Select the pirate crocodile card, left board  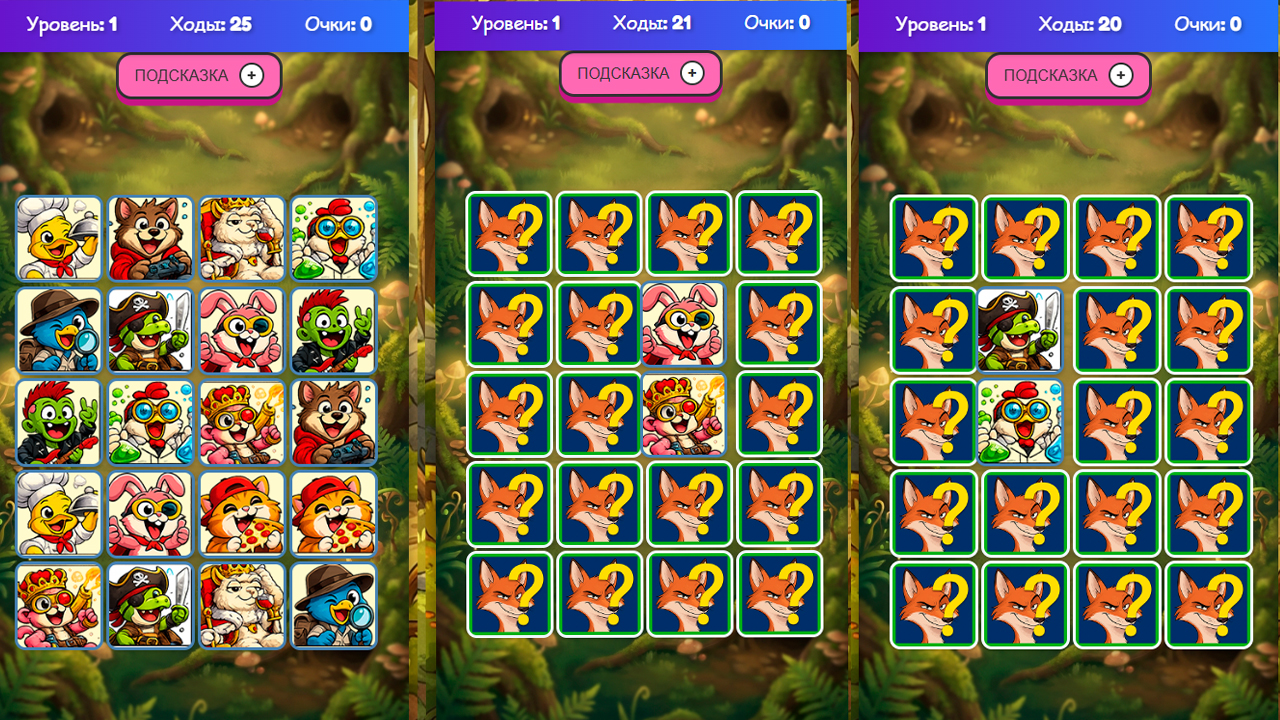click(x=150, y=330)
